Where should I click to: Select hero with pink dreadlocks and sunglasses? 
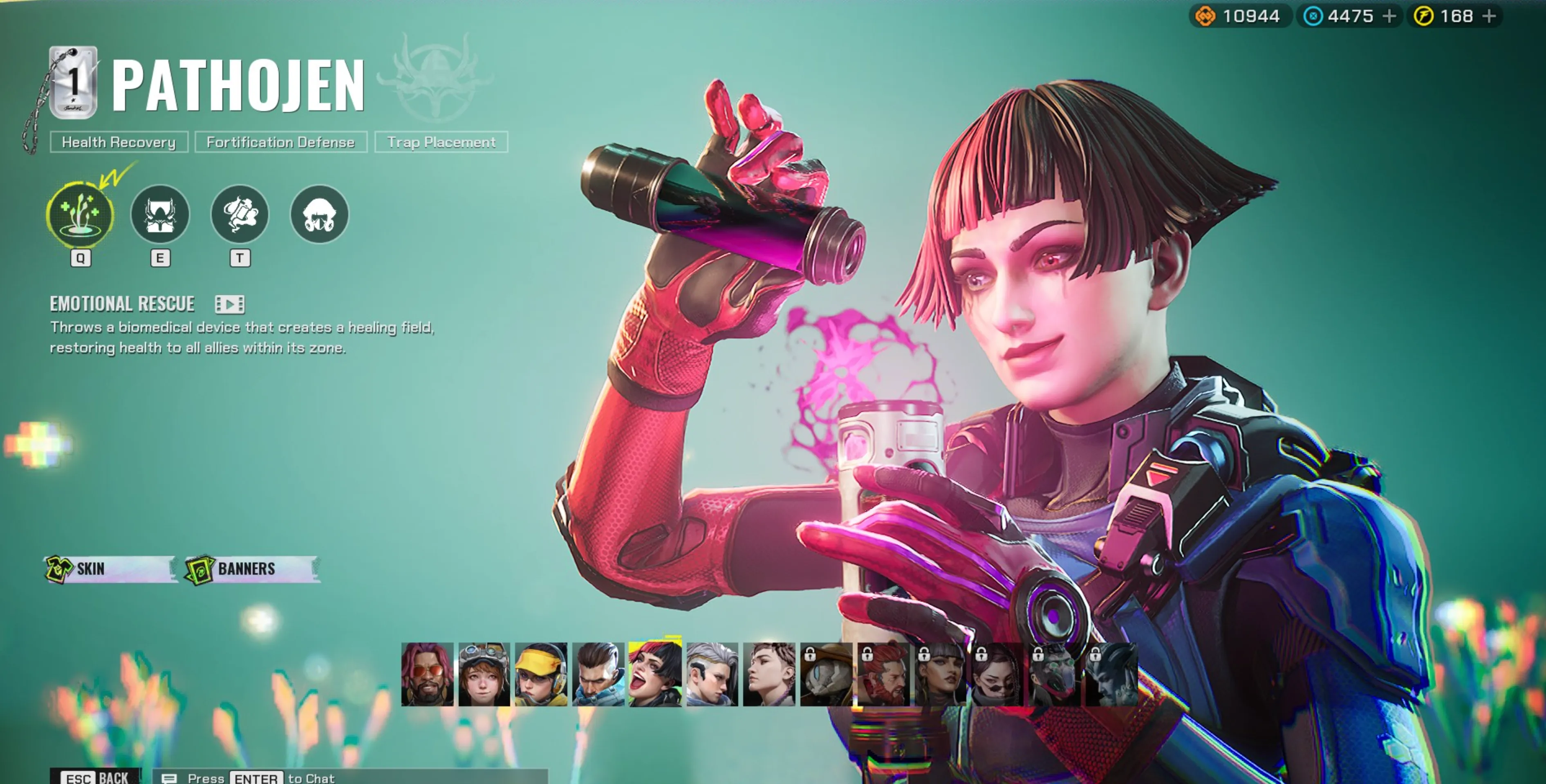pos(427,674)
